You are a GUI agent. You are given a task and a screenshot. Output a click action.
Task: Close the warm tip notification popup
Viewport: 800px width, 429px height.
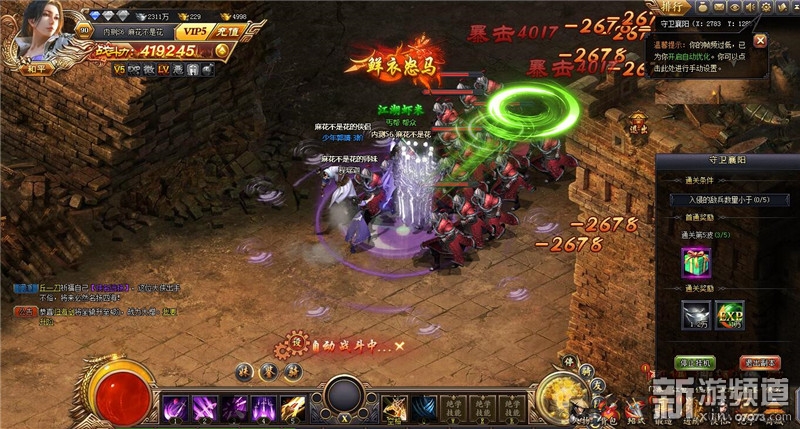[760, 41]
